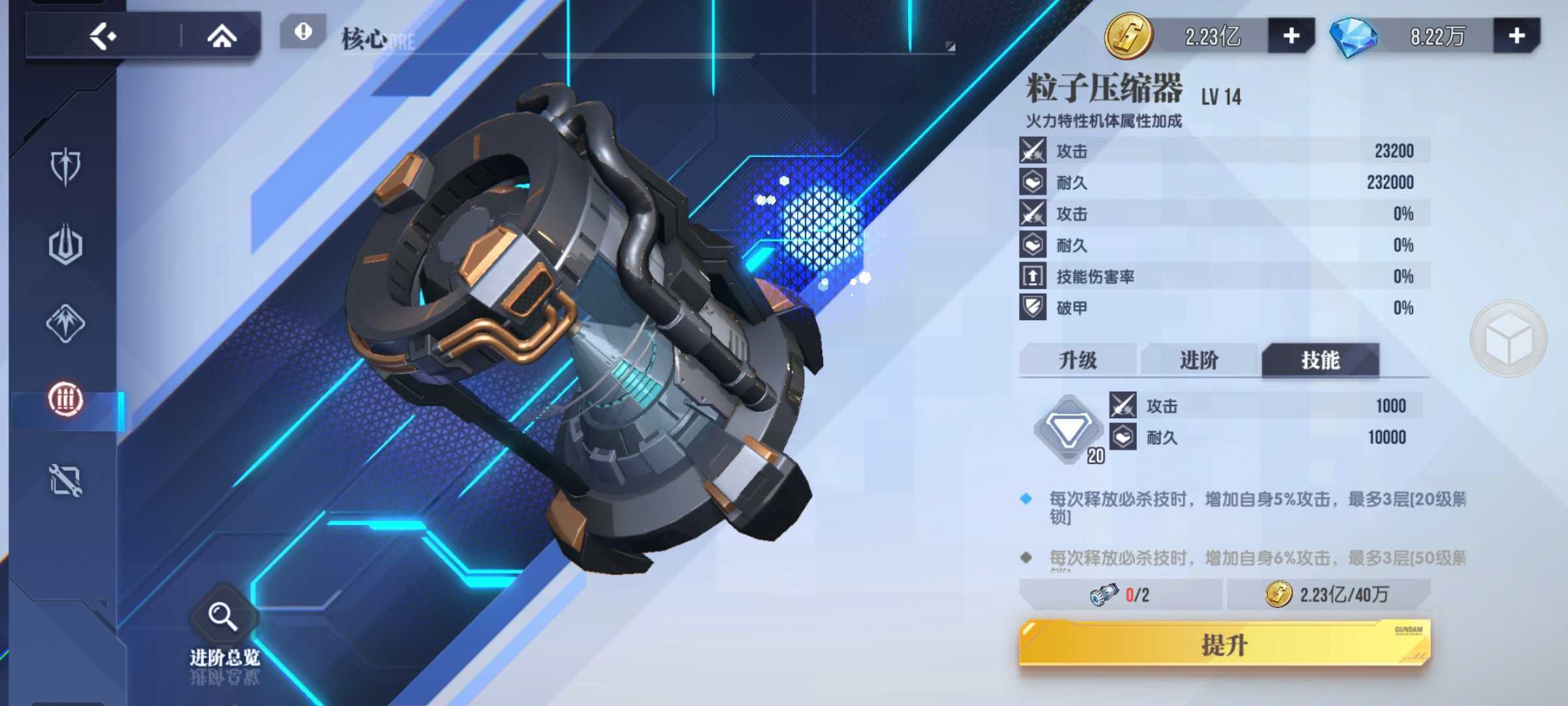1568x706 pixels.
Task: Select the shield emblem sidebar category
Action: point(65,167)
